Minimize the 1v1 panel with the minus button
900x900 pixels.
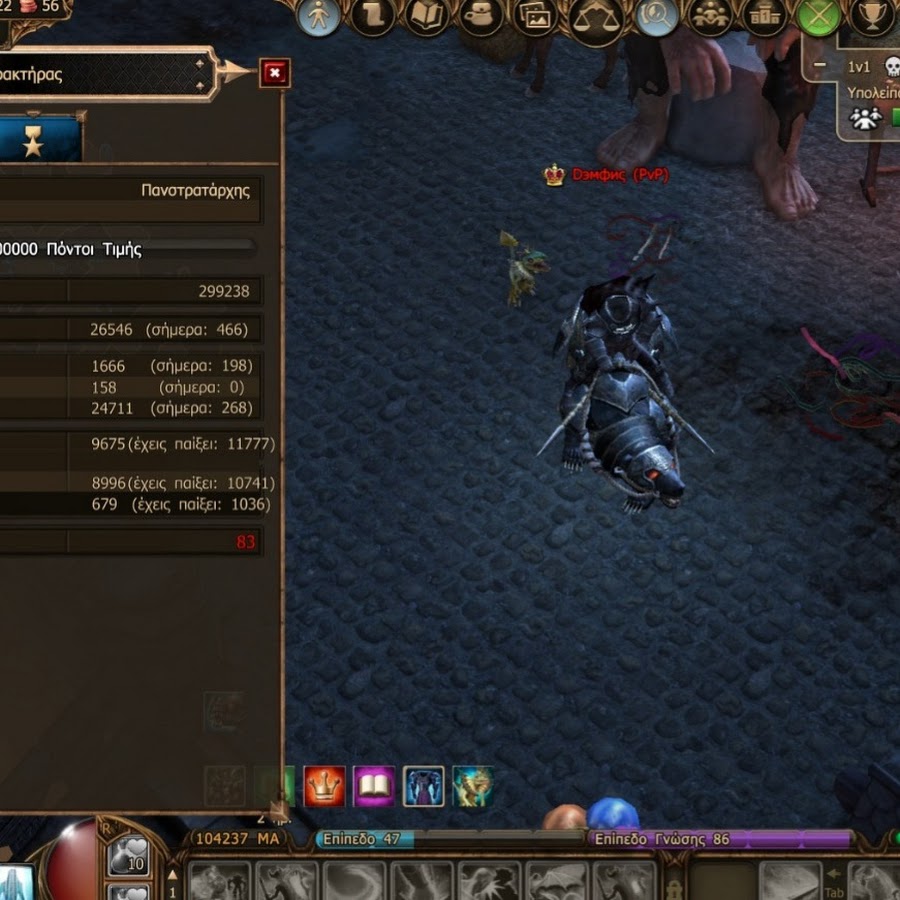click(x=820, y=66)
